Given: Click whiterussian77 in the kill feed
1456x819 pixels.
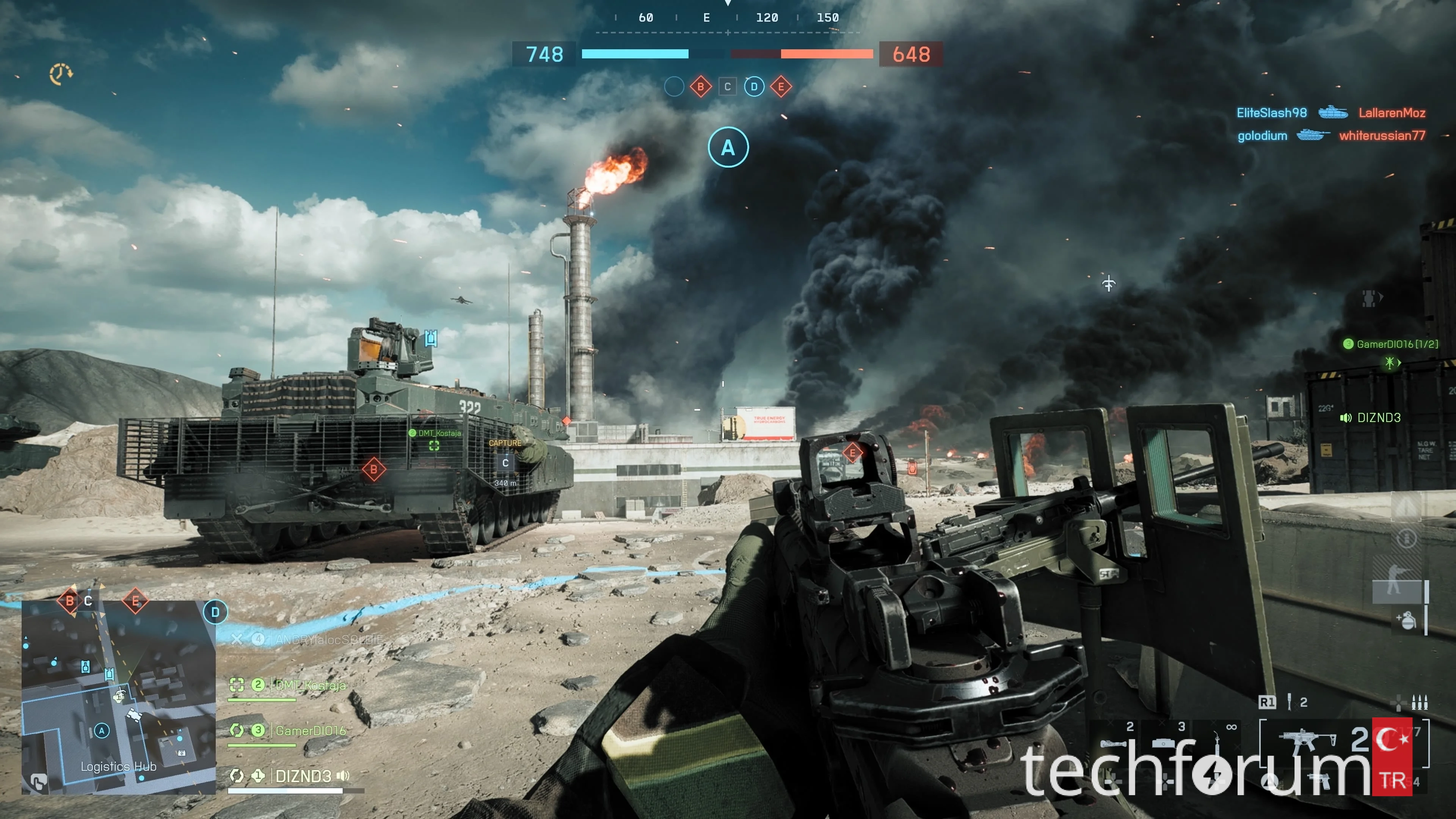Looking at the screenshot, I should pos(1382,136).
